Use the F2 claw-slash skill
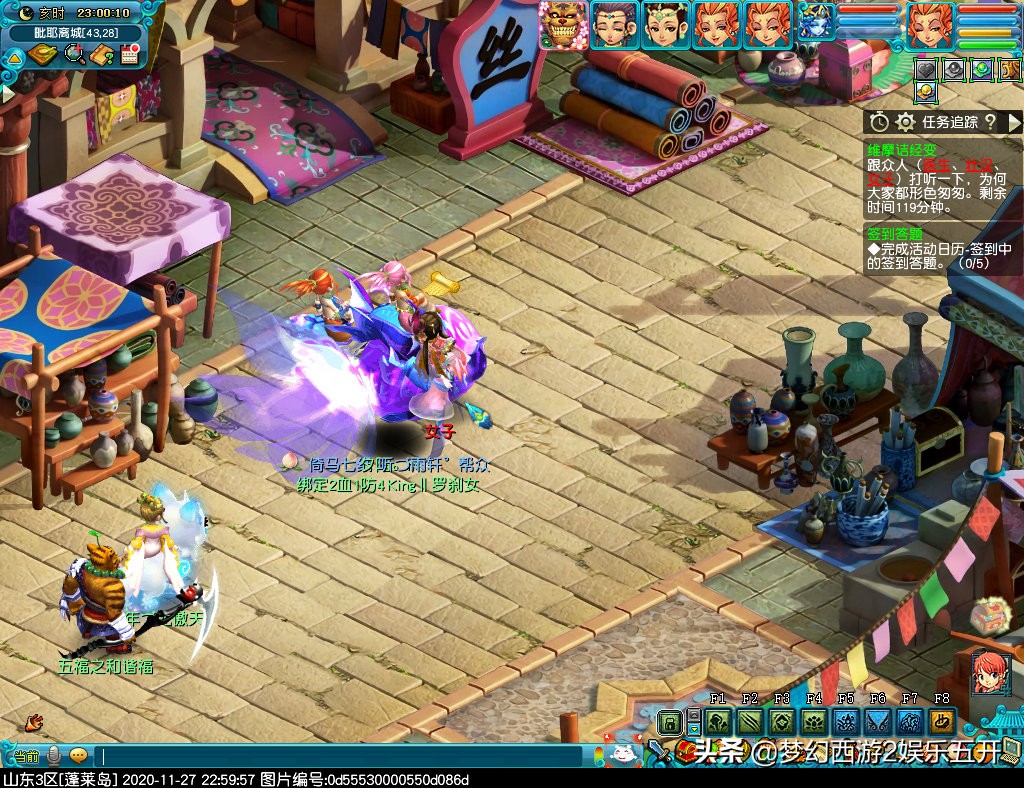The height and width of the screenshot is (788, 1024). [x=750, y=722]
